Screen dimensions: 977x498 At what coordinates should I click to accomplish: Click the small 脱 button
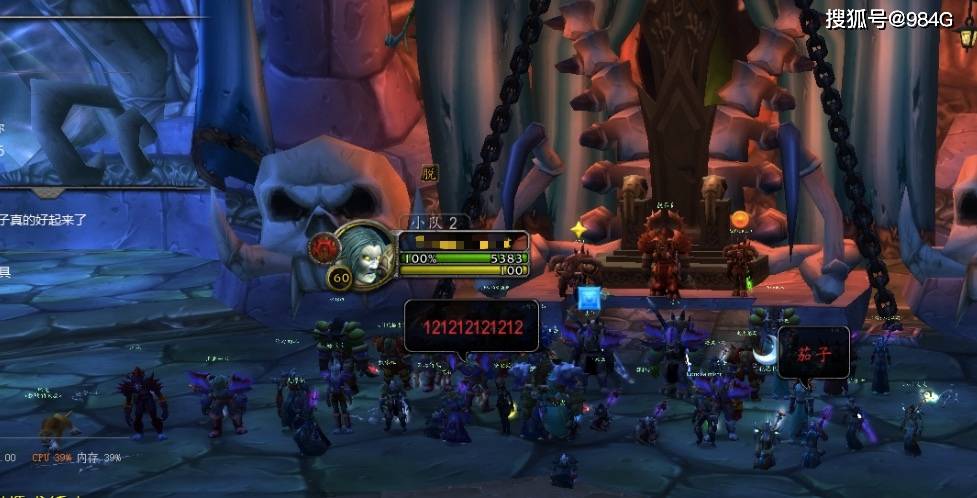429,173
